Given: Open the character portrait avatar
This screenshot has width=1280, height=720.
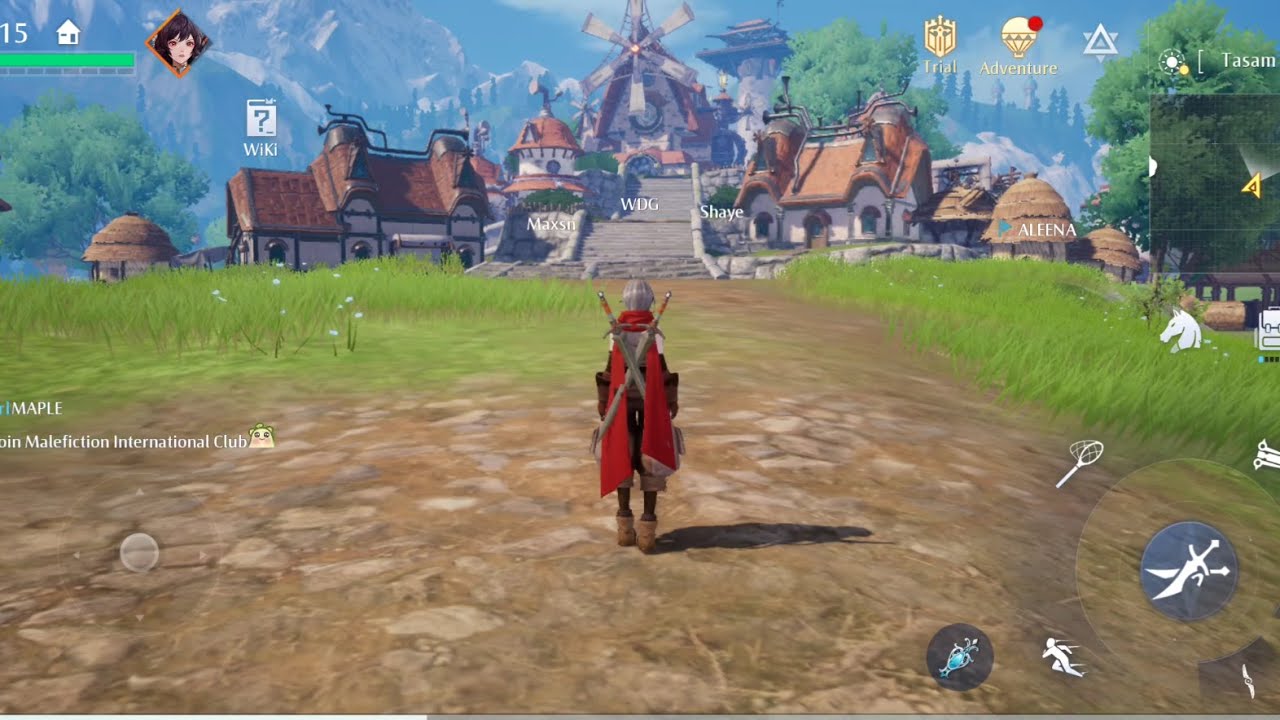Looking at the screenshot, I should (179, 43).
